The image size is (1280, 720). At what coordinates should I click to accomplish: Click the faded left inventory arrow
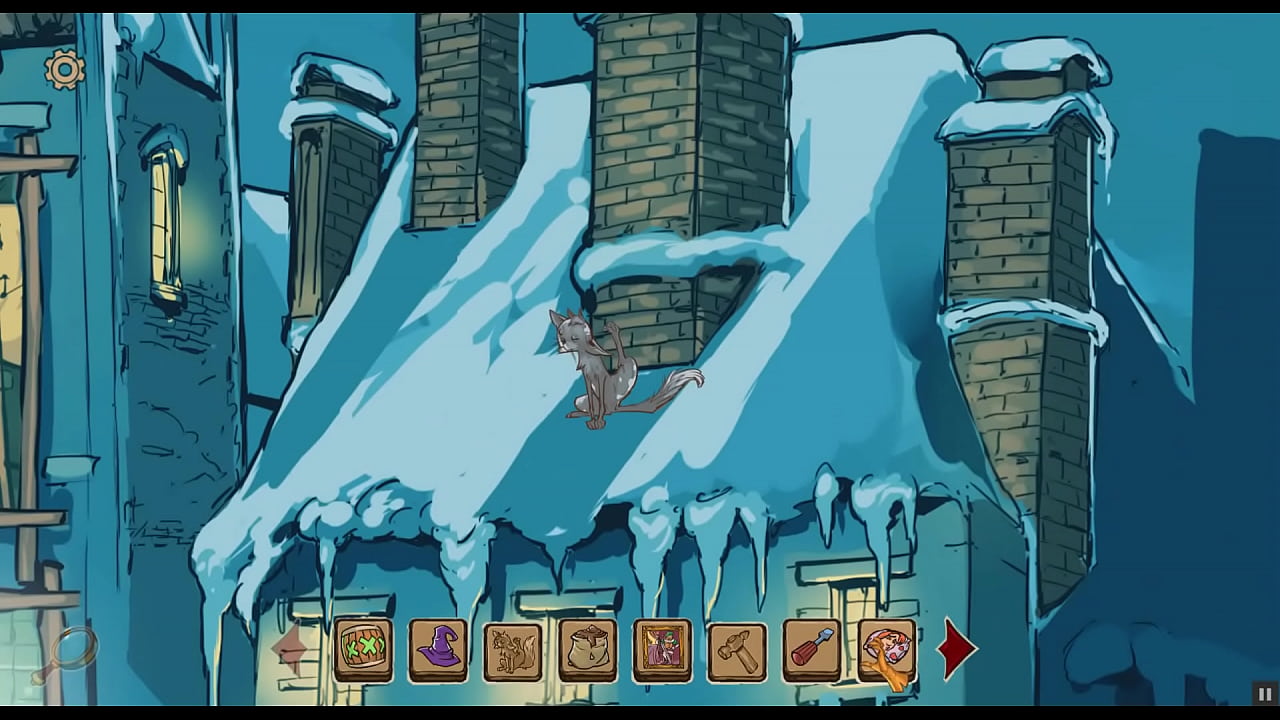coord(290,648)
